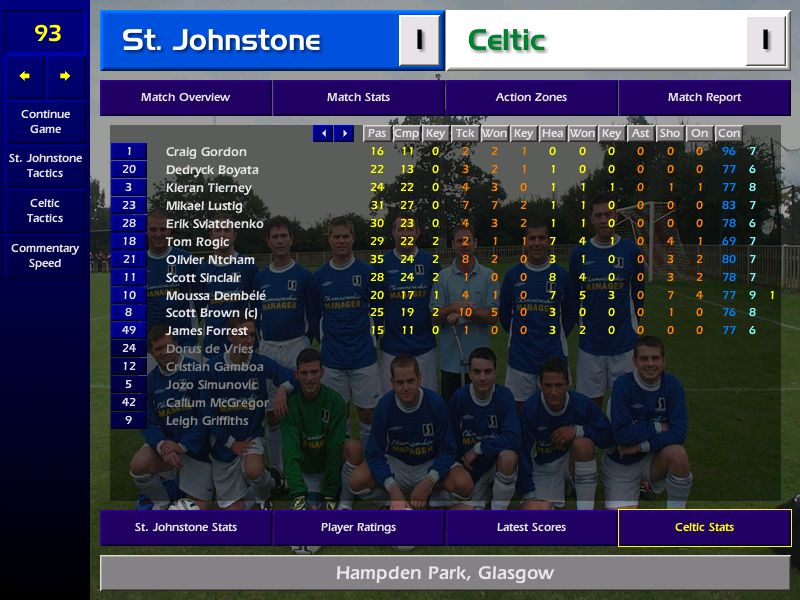Click the St. Johnstone team name banner
The image size is (800, 600).
tap(250, 41)
